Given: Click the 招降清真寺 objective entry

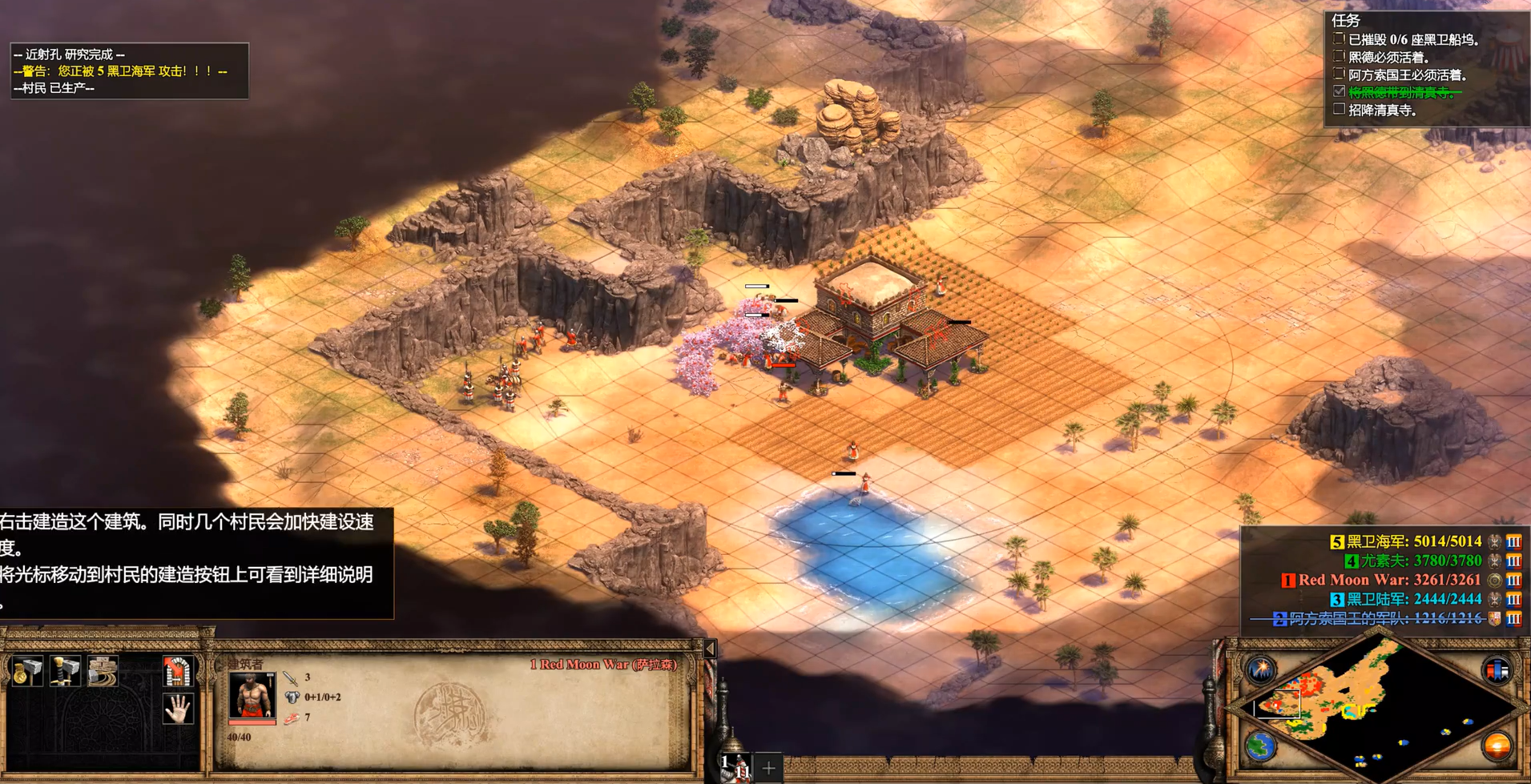Looking at the screenshot, I should pyautogui.click(x=1382, y=111).
